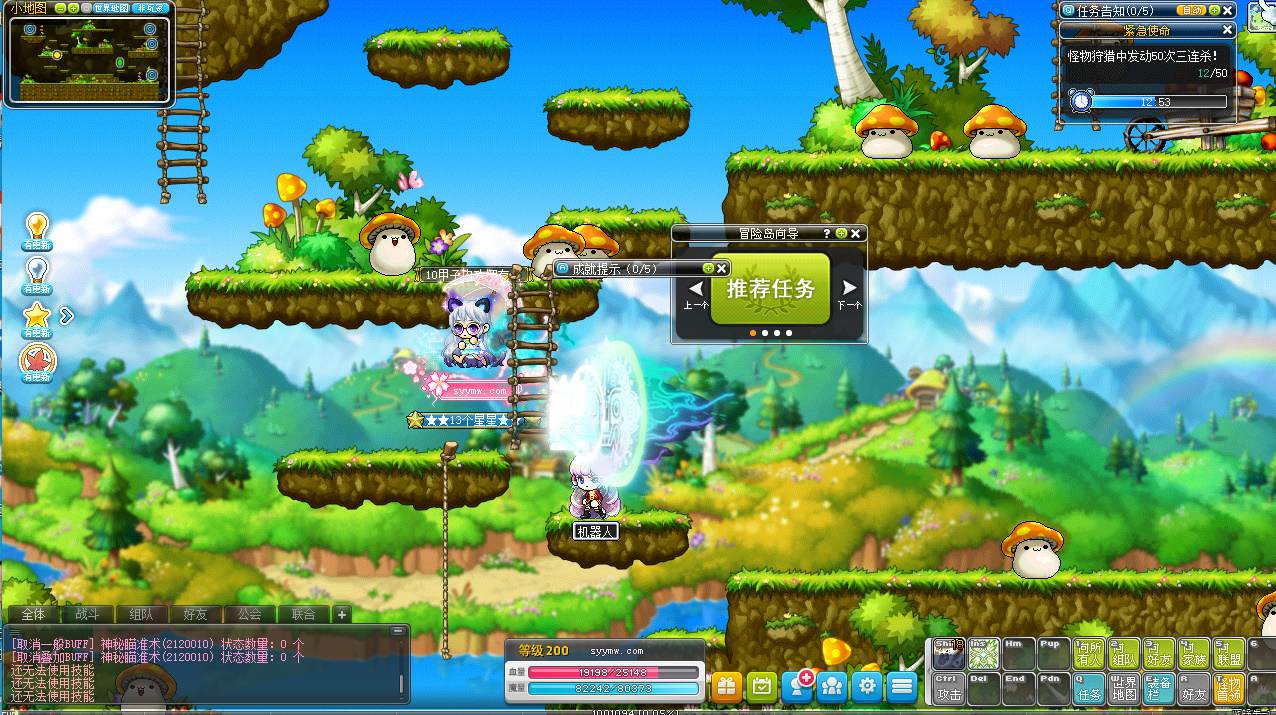The width and height of the screenshot is (1276, 715).
Task: Switch to the 公会 chat tab
Action: click(x=248, y=614)
